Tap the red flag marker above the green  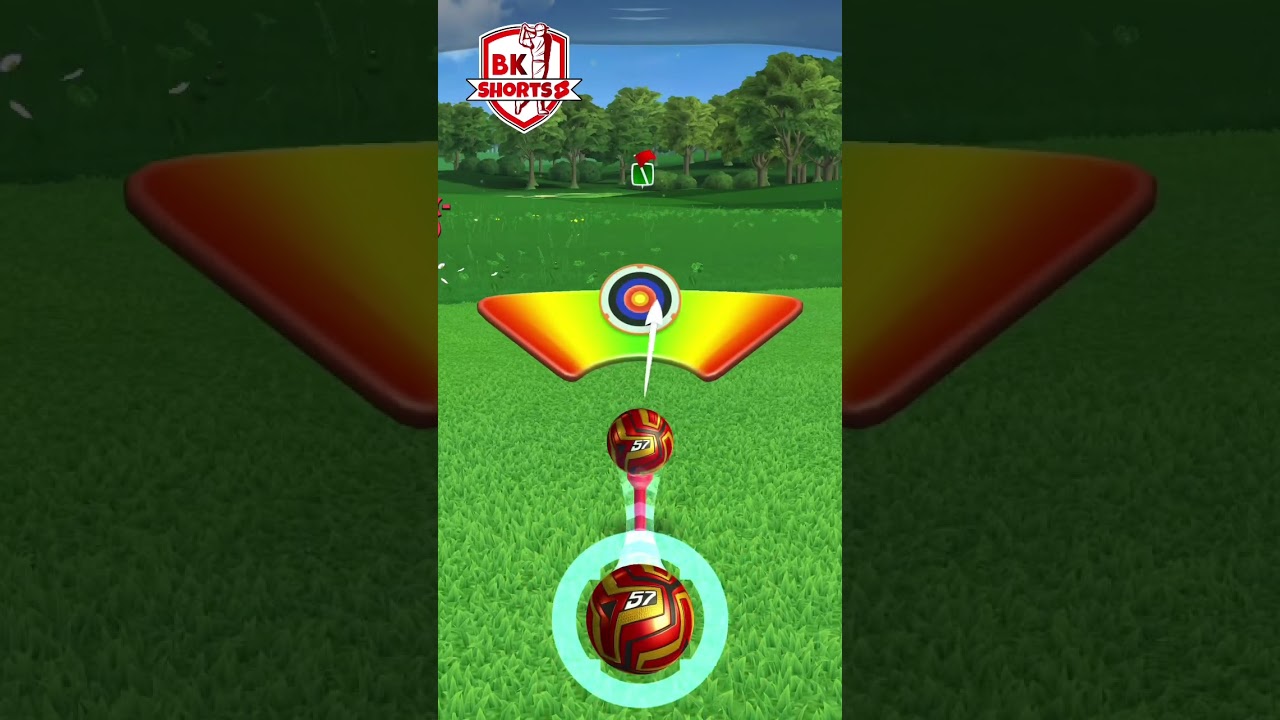(647, 158)
